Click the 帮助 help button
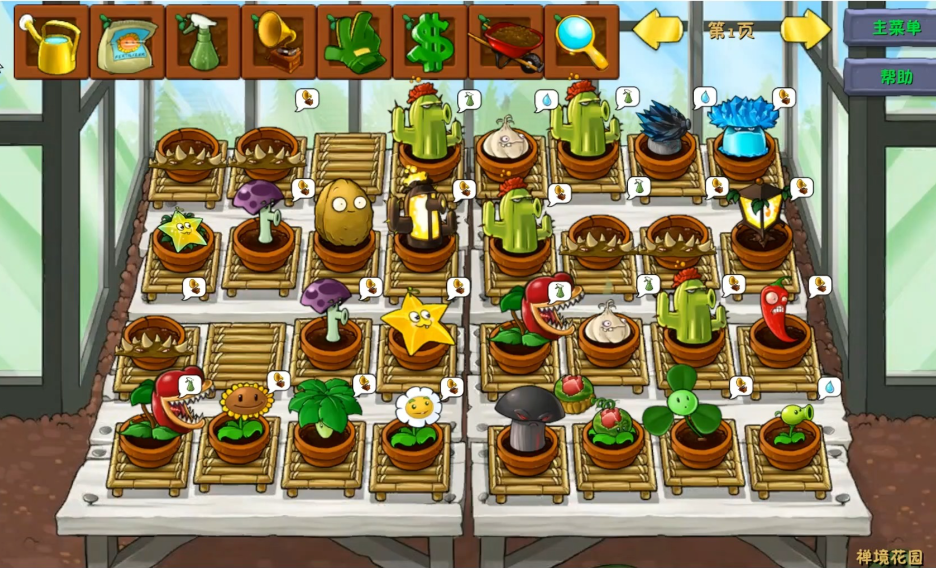The width and height of the screenshot is (936, 568). tap(890, 76)
